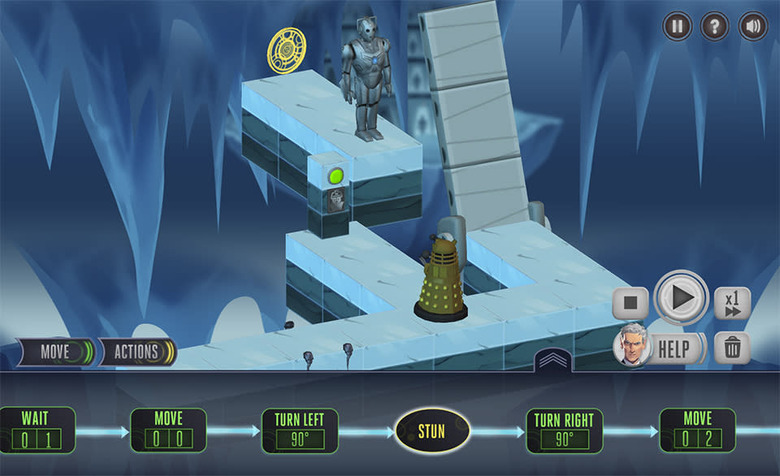The image size is (780, 476).
Task: Delete with the trash can button
Action: [733, 348]
